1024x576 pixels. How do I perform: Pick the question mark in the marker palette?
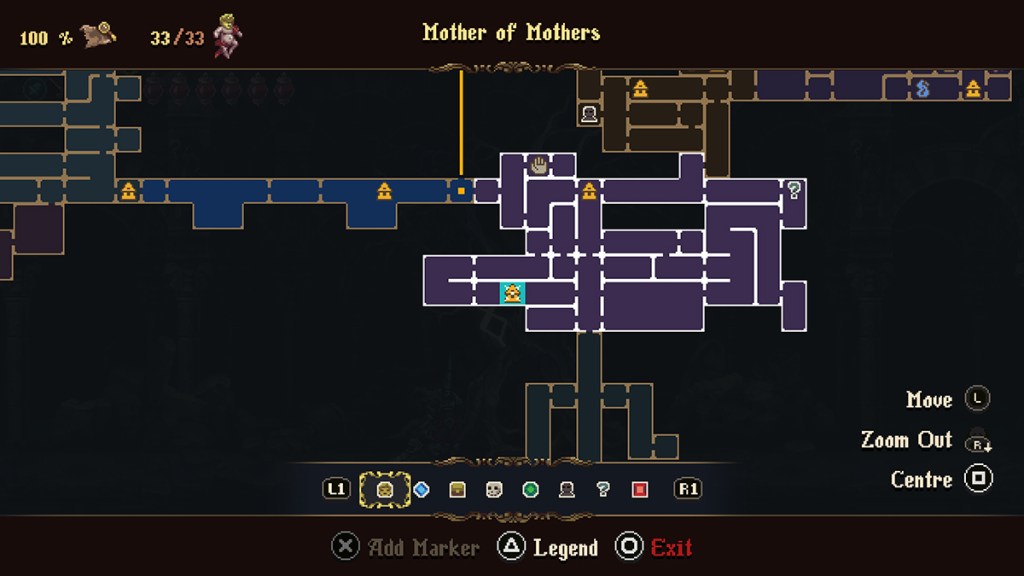[602, 489]
